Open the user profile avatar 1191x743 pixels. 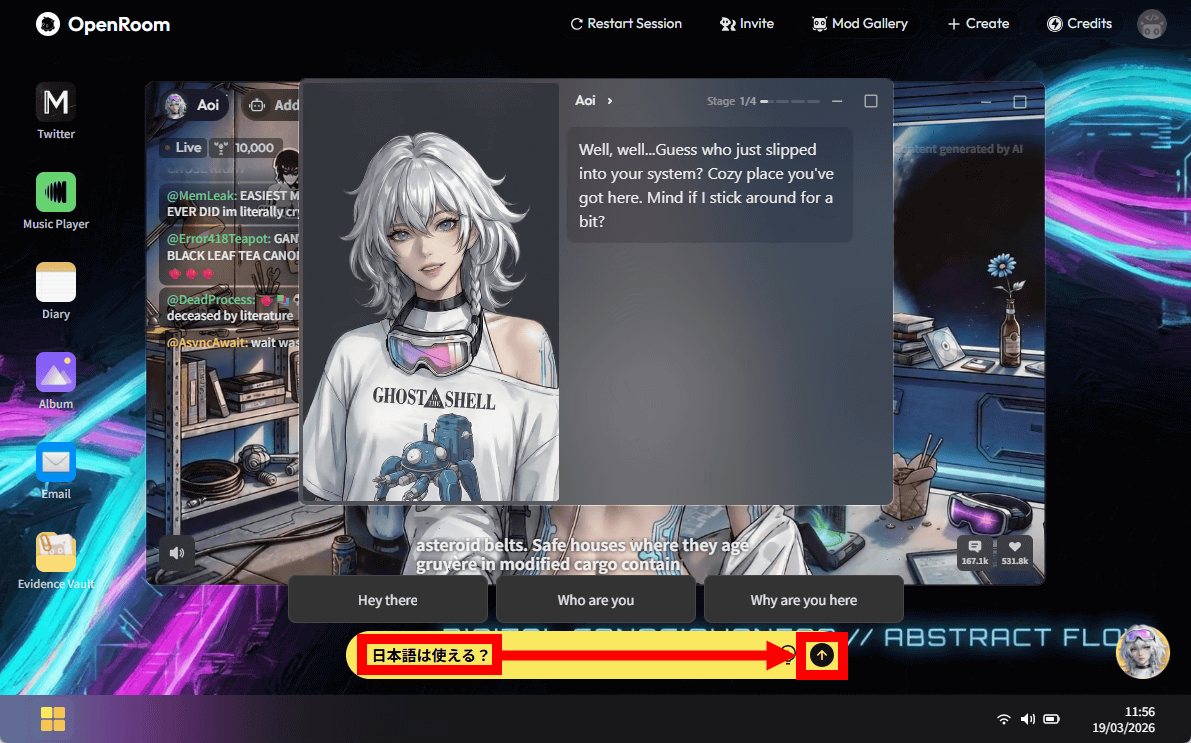tap(1152, 24)
